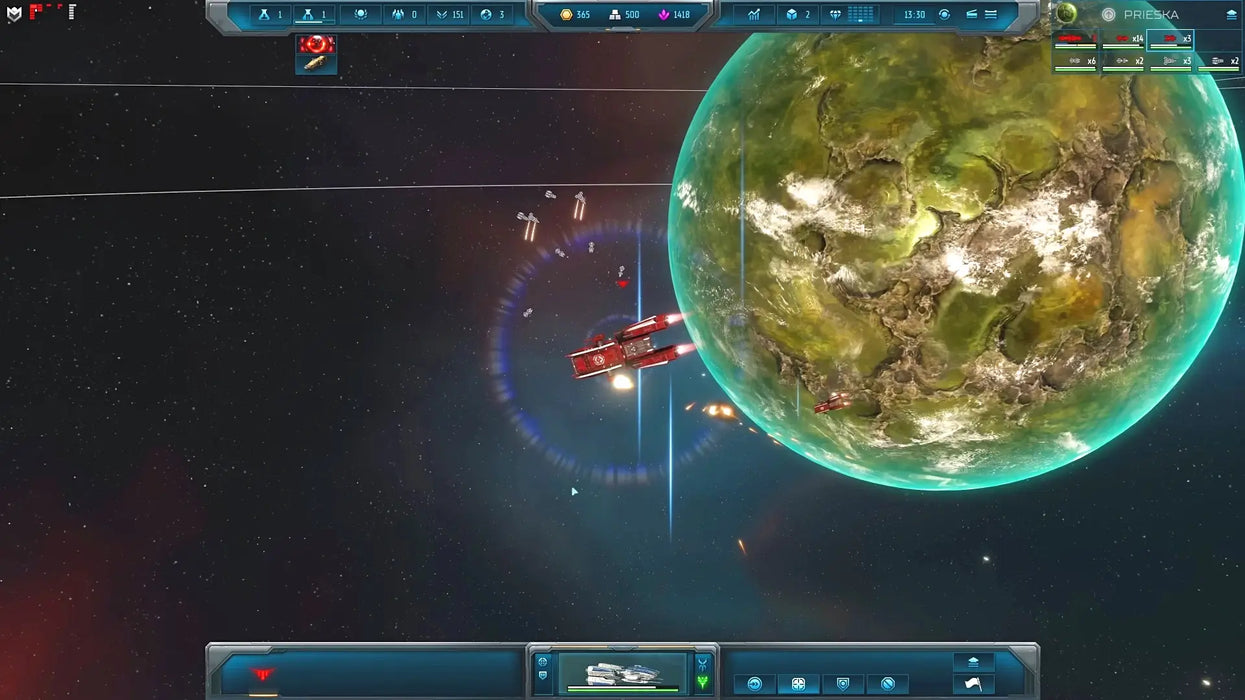Activate the four-square group command button

tap(798, 684)
